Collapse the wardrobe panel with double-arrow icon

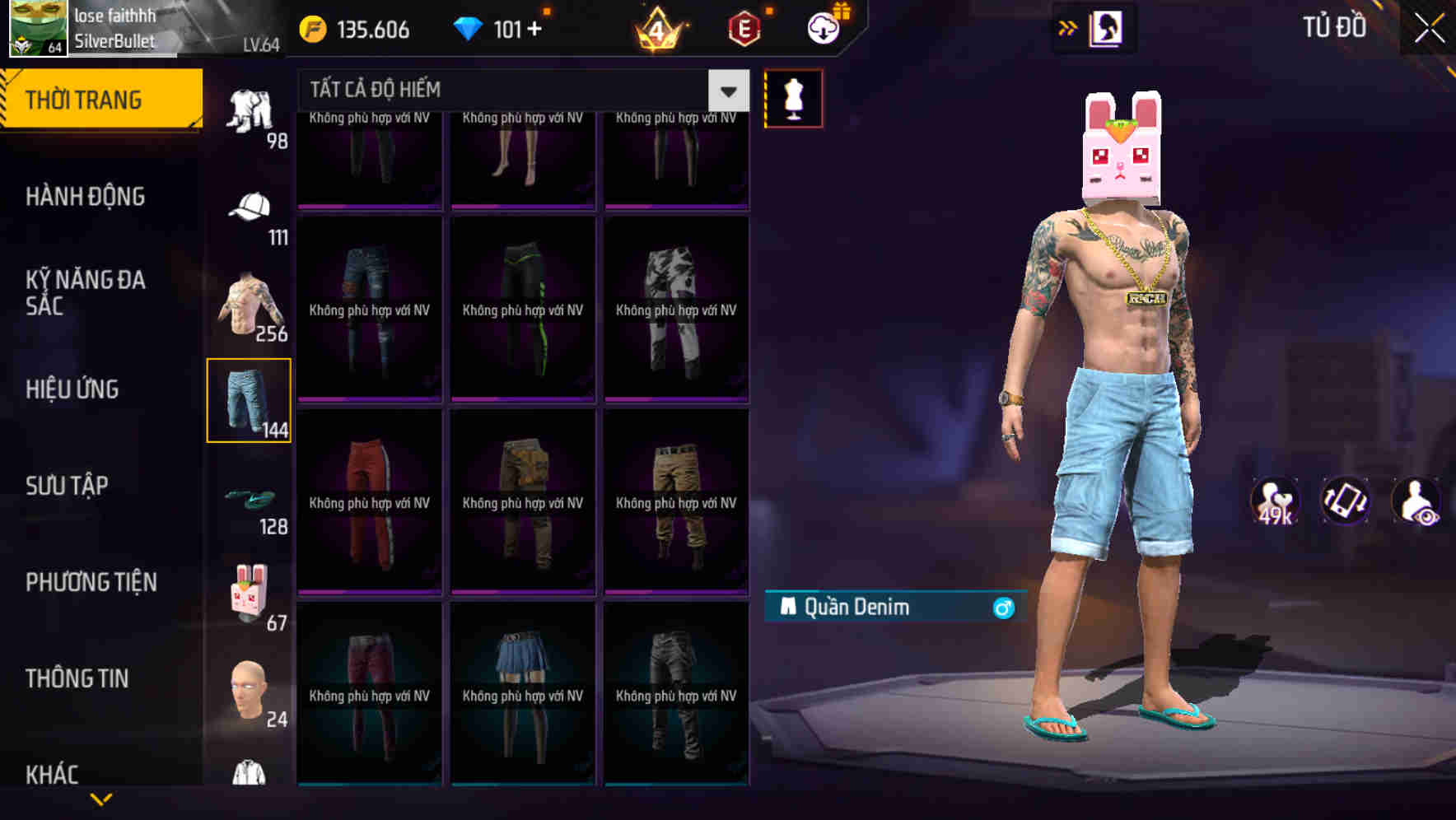click(x=1068, y=27)
